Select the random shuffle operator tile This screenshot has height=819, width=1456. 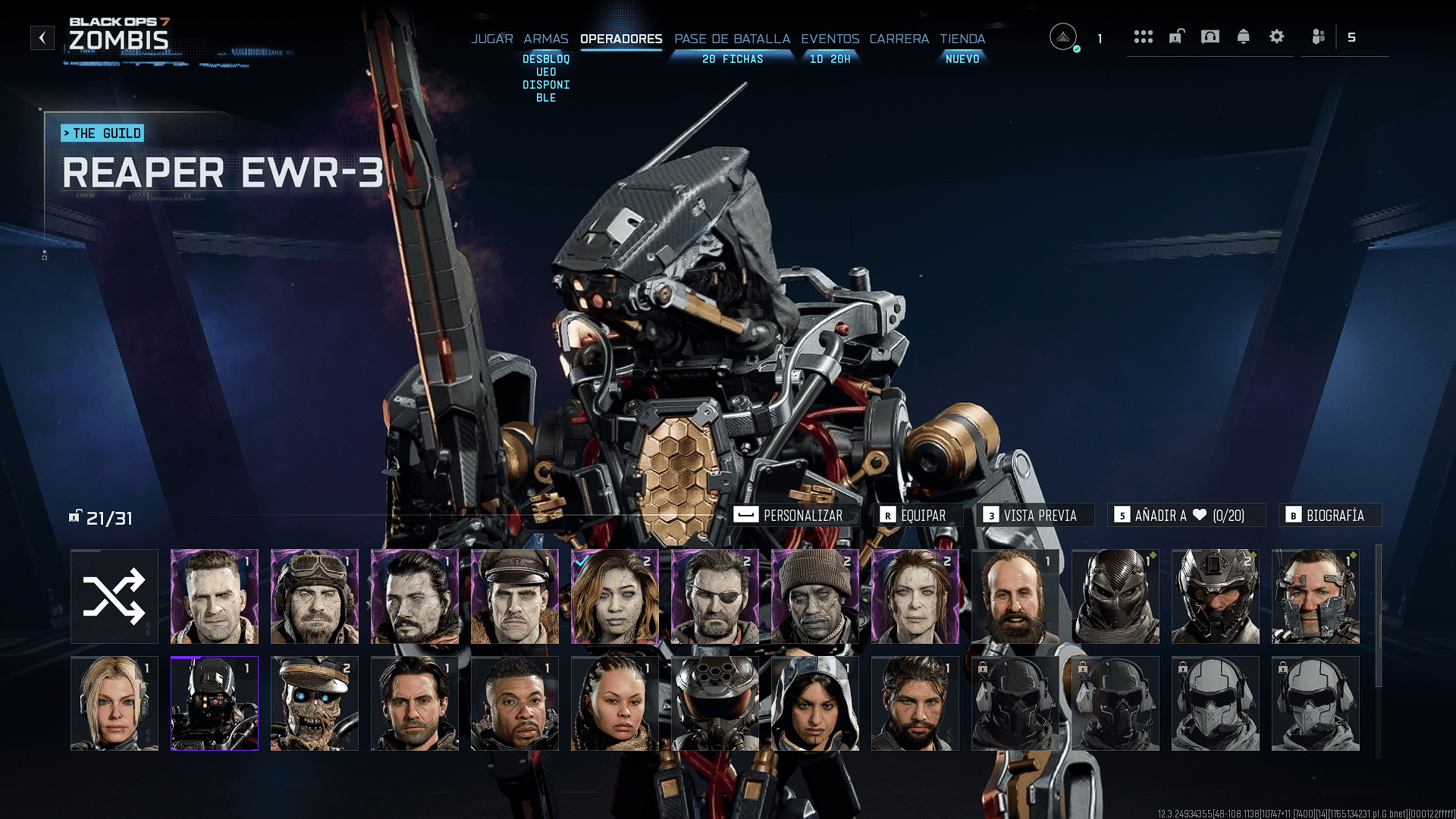115,597
